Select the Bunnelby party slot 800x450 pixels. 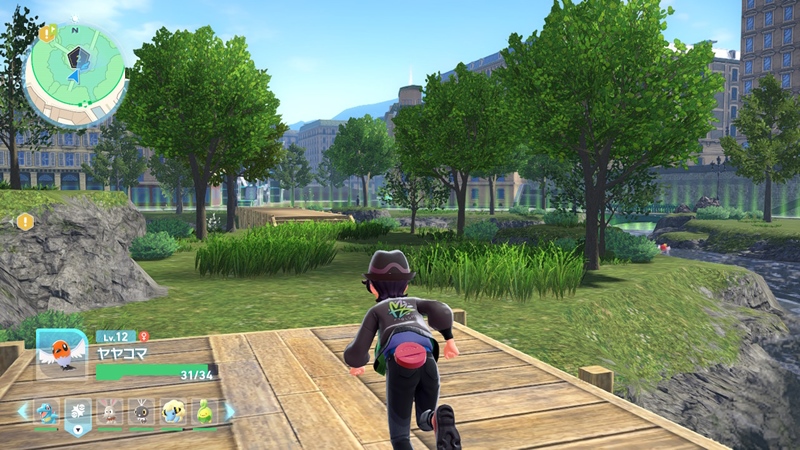point(110,412)
